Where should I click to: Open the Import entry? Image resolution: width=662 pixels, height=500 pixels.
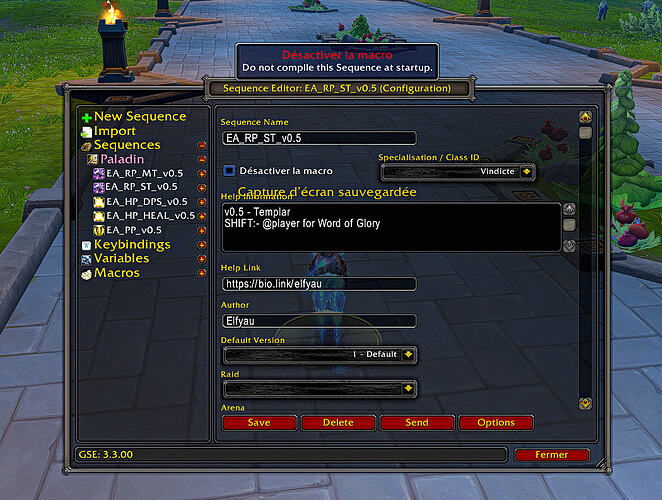point(114,131)
